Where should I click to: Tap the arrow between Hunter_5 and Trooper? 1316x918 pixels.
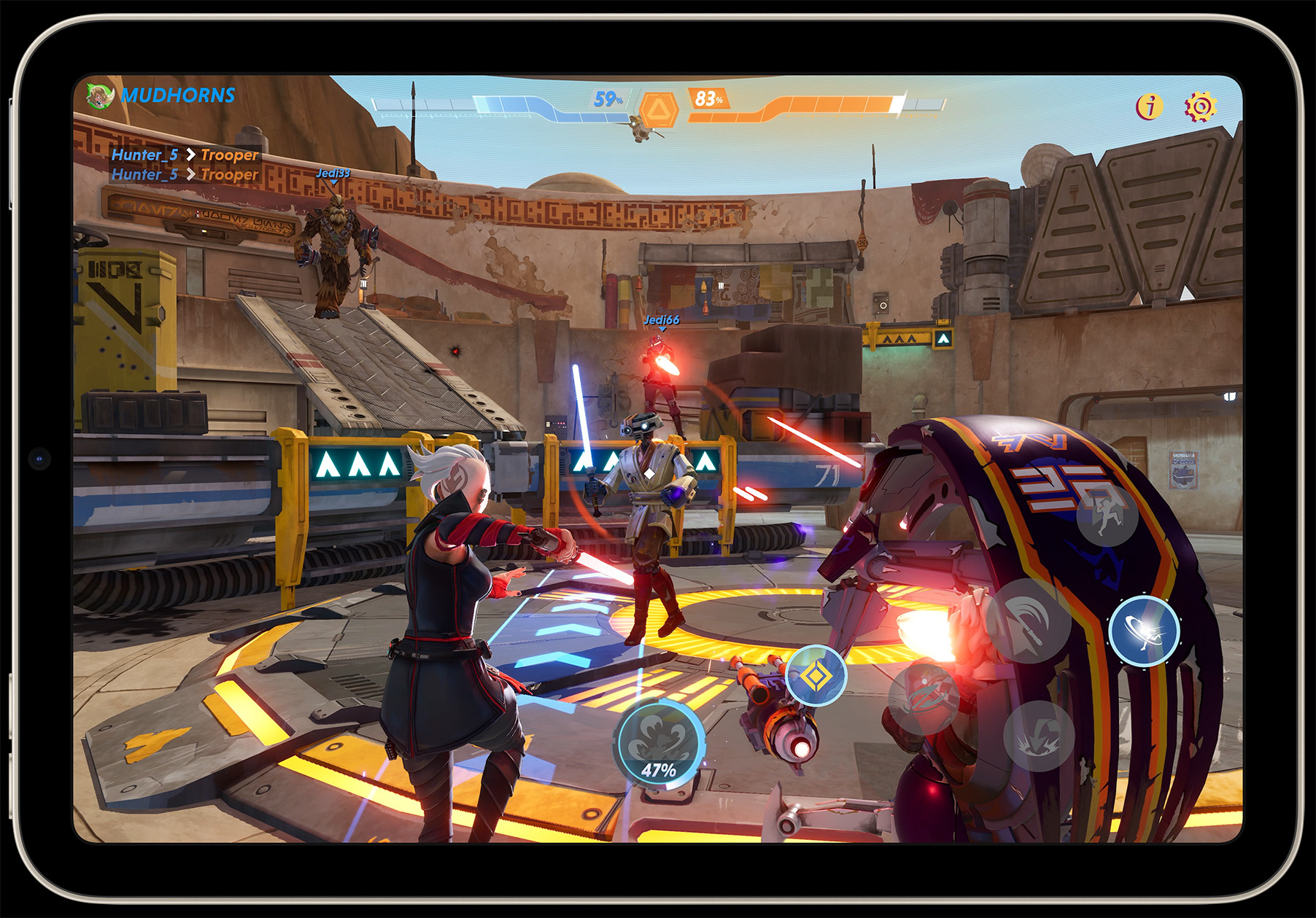coord(191,155)
